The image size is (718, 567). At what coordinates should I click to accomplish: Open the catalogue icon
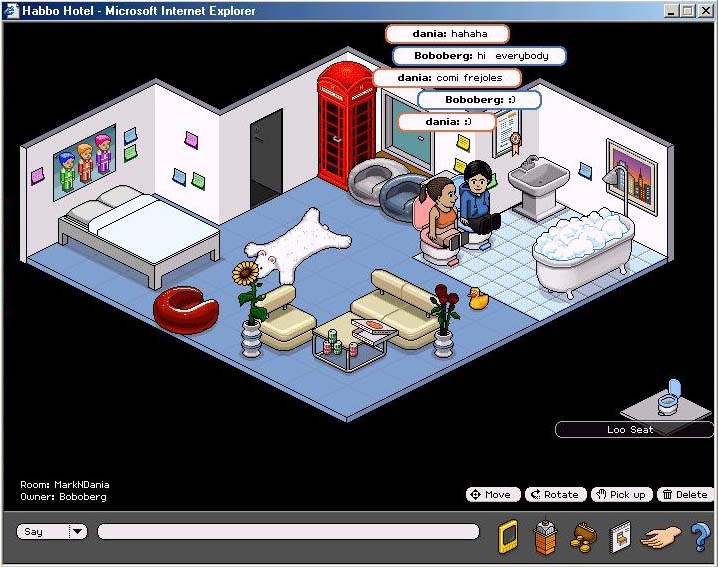point(620,536)
